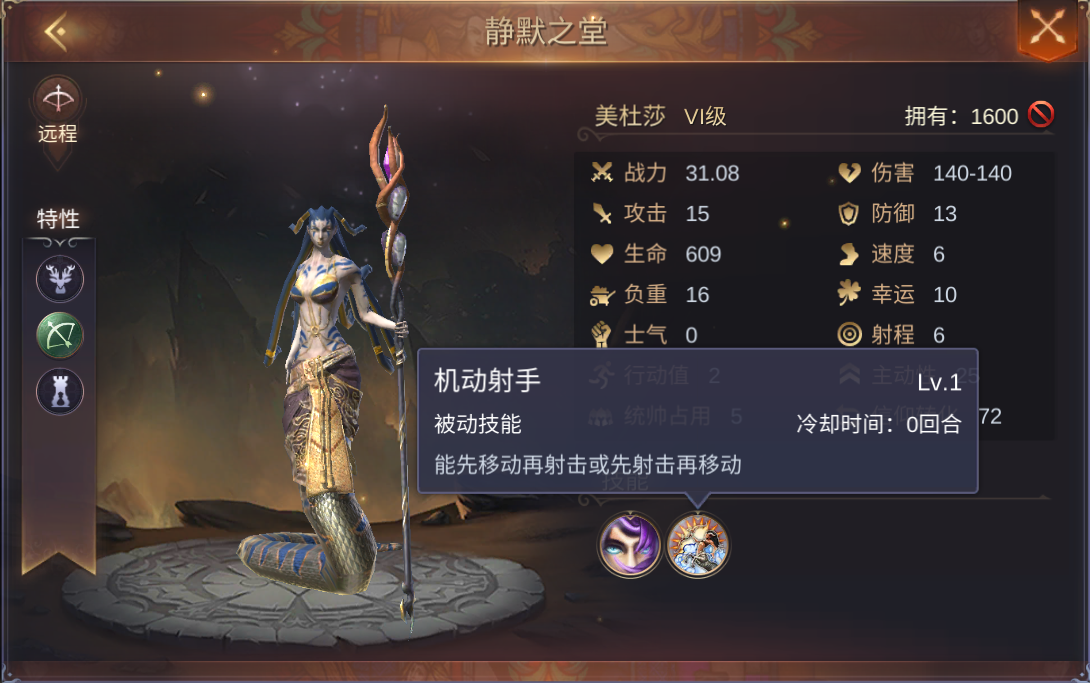1090x683 pixels.
Task: Click the red prohibition icon beside 拥有
Action: [x=1040, y=116]
